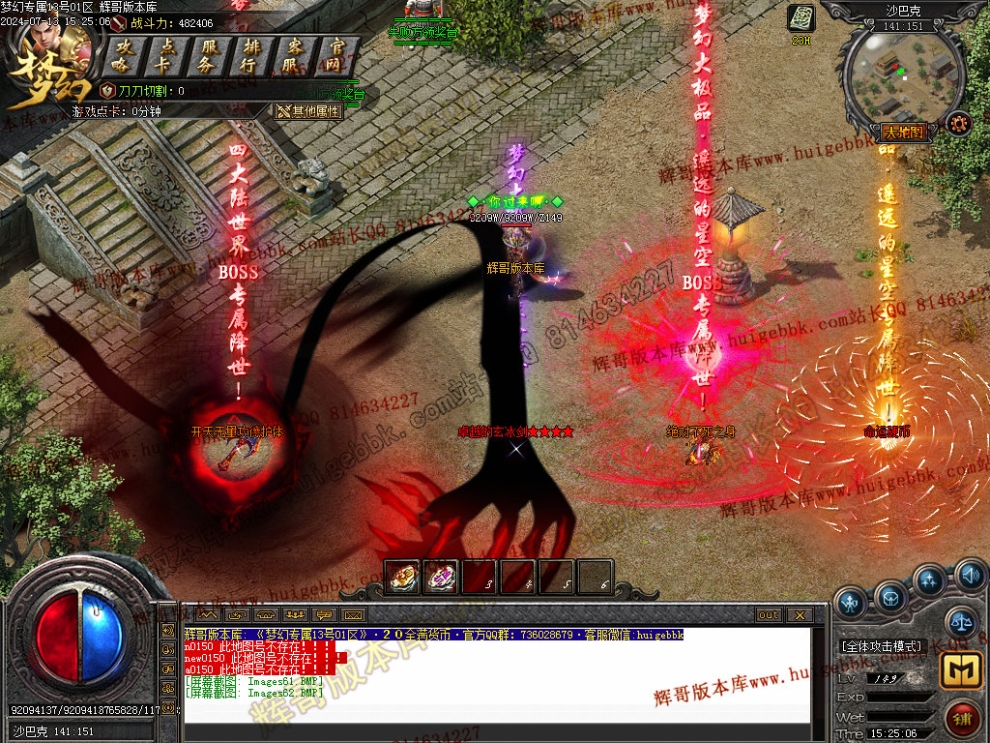Contact 客服 customer support
This screenshot has width=990, height=743.
295,57
